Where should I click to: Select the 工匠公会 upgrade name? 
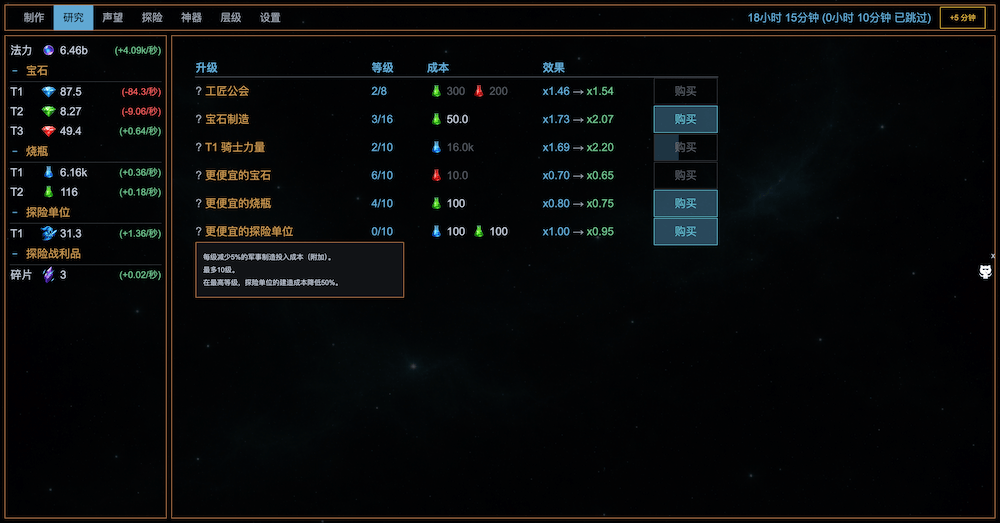point(227,91)
